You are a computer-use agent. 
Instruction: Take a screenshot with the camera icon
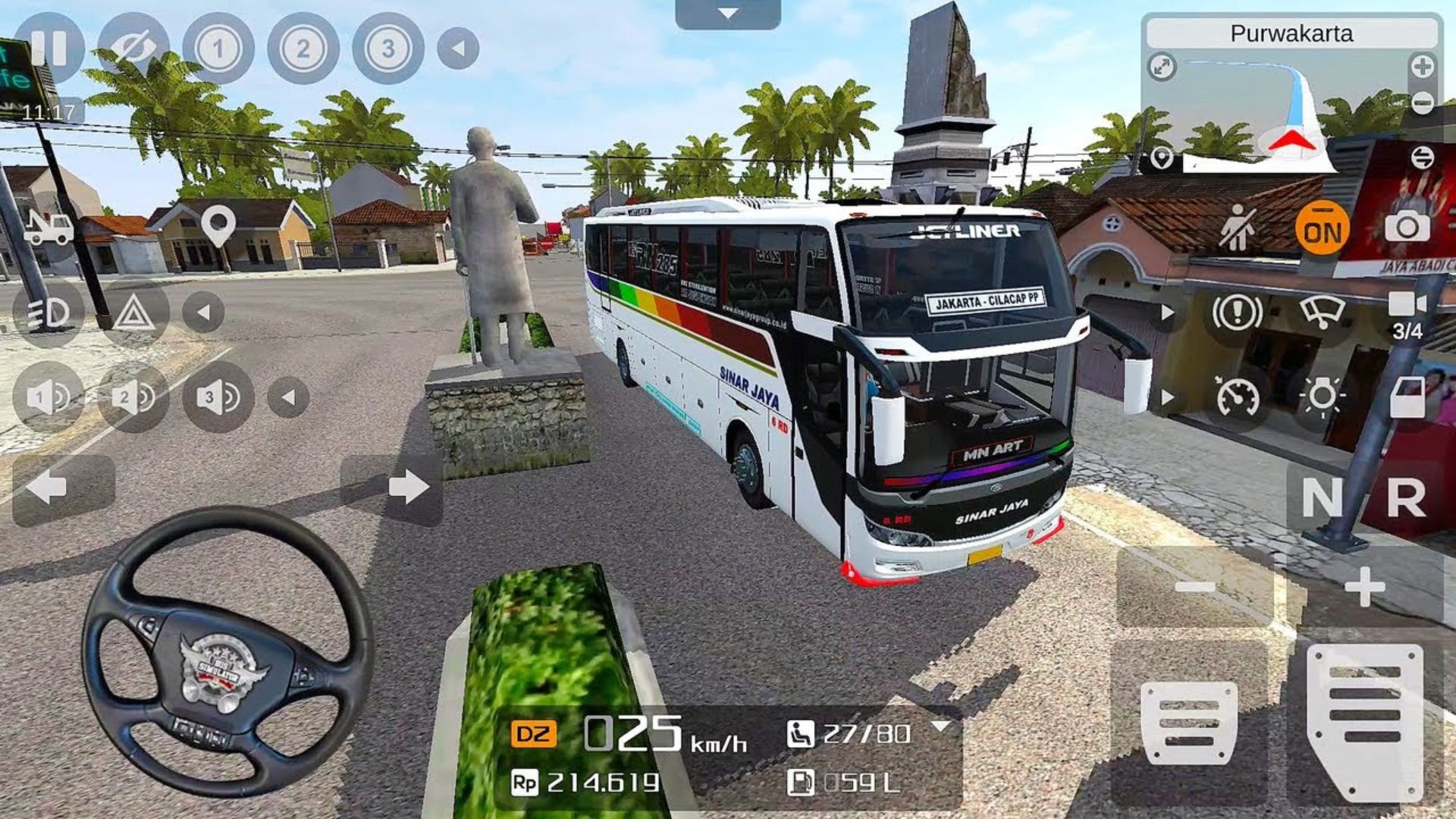coord(1407,227)
